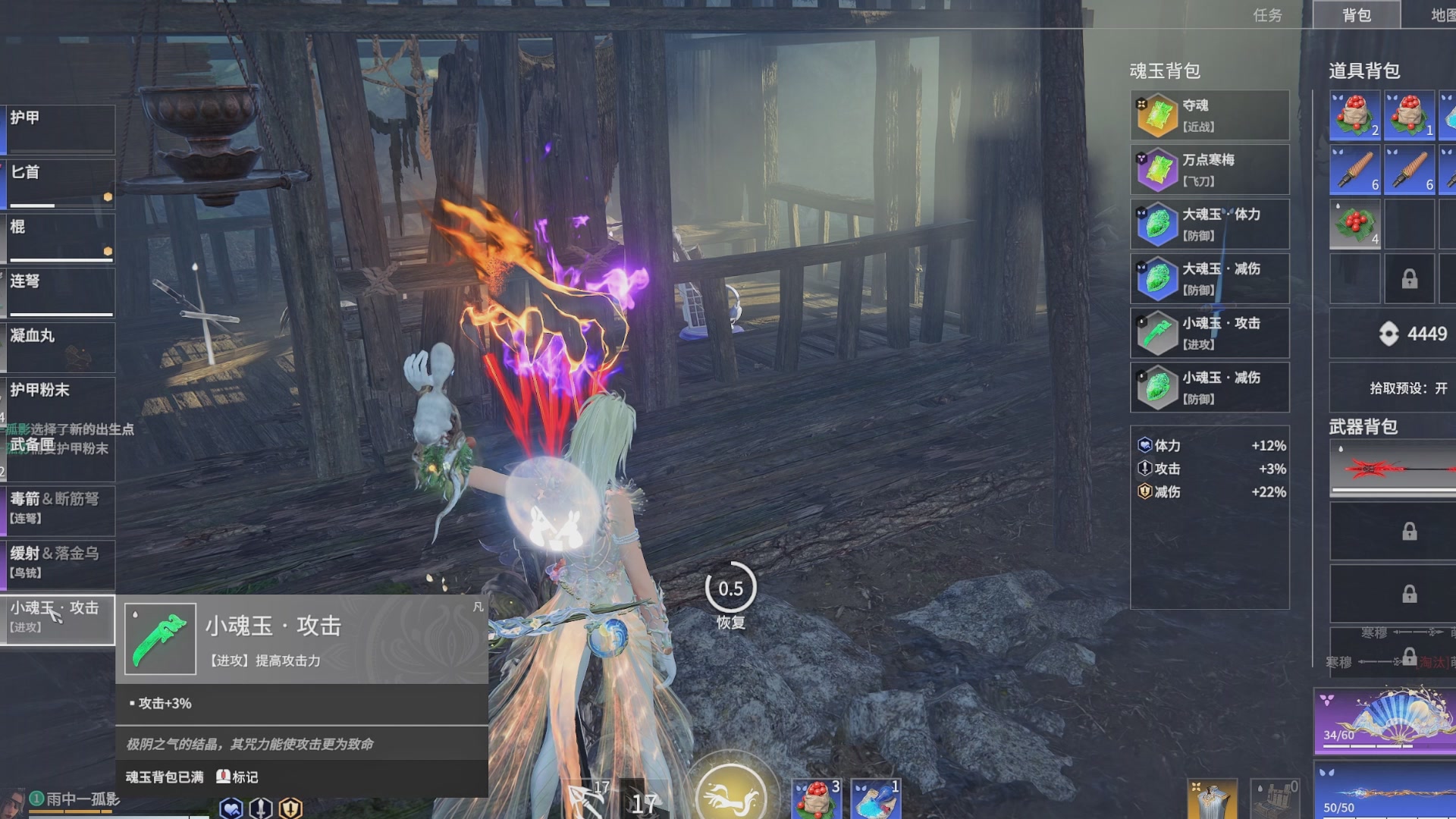Open the 背包 tab

(1356, 15)
